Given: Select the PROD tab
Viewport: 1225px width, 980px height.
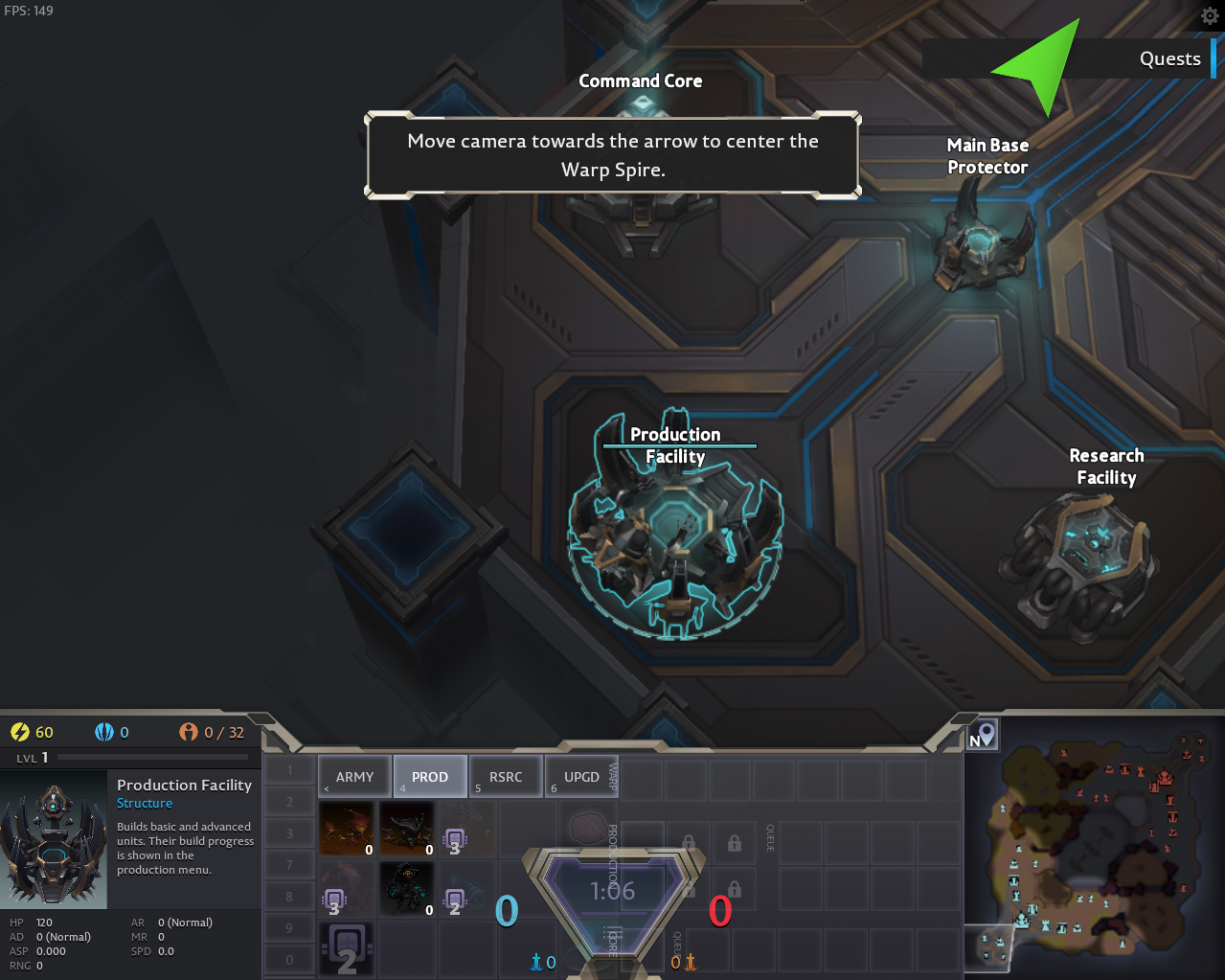Looking at the screenshot, I should [430, 776].
